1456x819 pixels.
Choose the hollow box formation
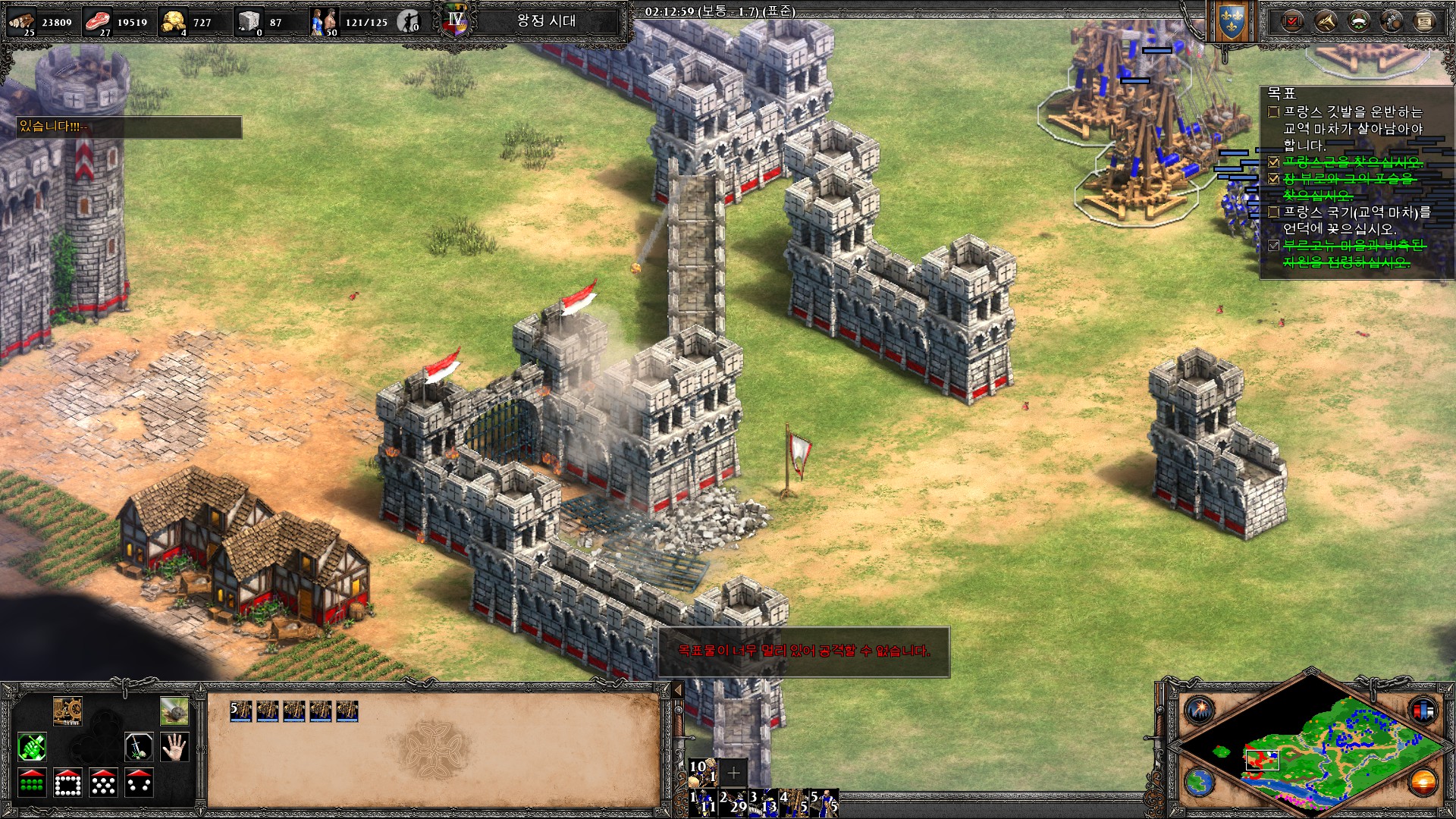tap(67, 783)
